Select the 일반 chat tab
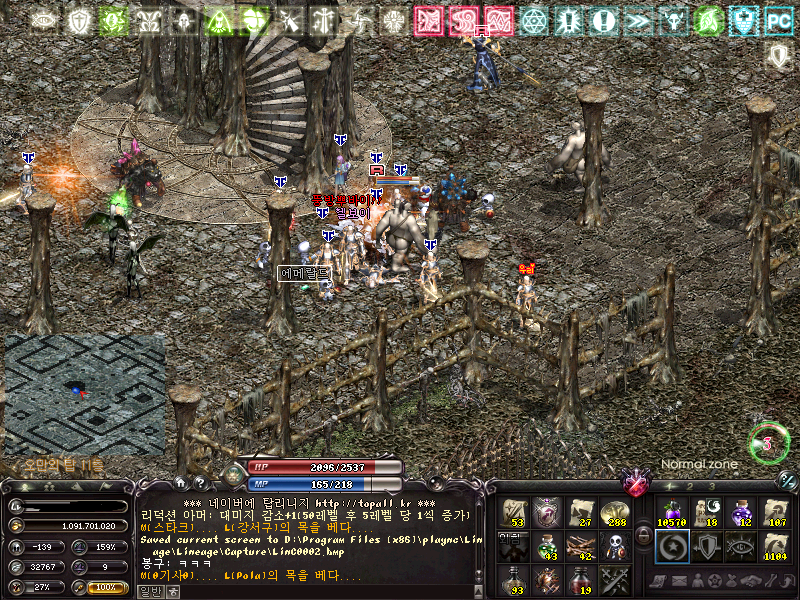The width and height of the screenshot is (800, 600). tap(147, 591)
